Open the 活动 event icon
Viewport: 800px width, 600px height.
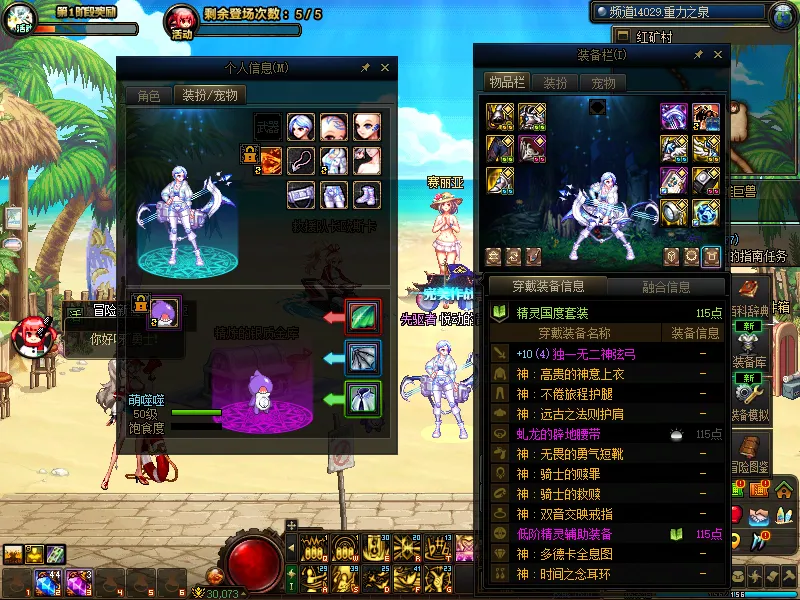click(x=181, y=20)
